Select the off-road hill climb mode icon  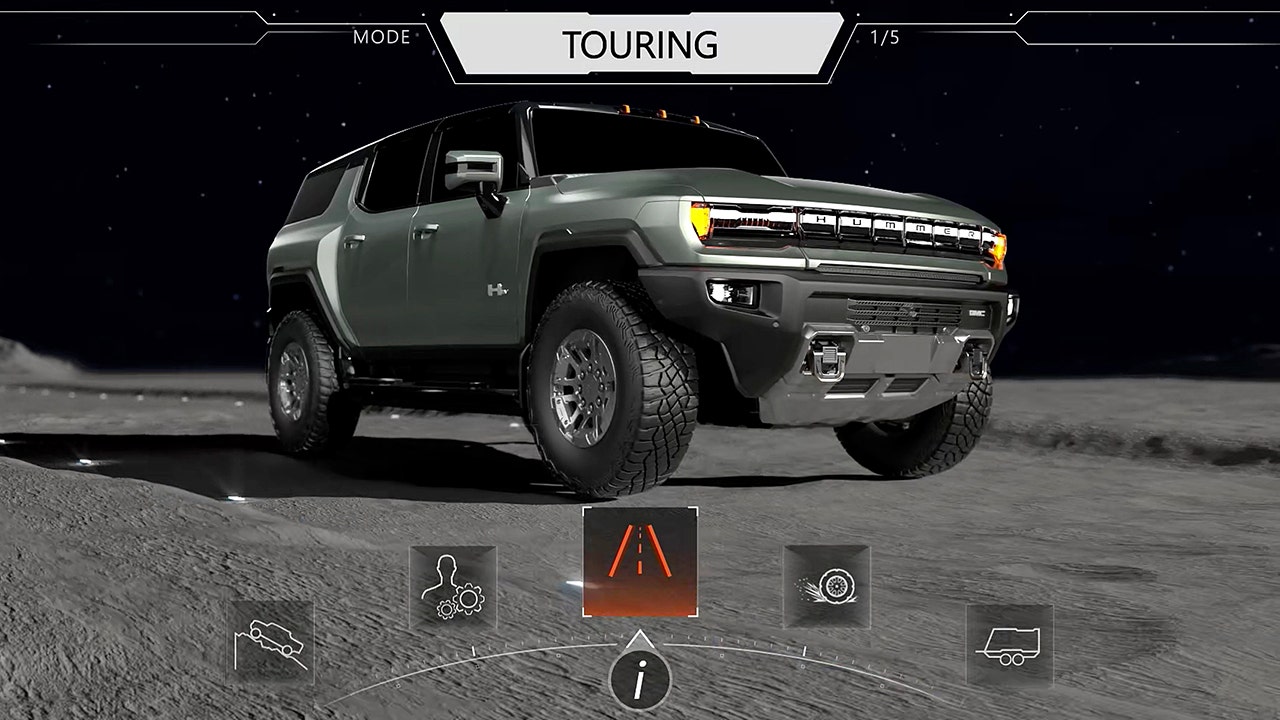(270, 641)
